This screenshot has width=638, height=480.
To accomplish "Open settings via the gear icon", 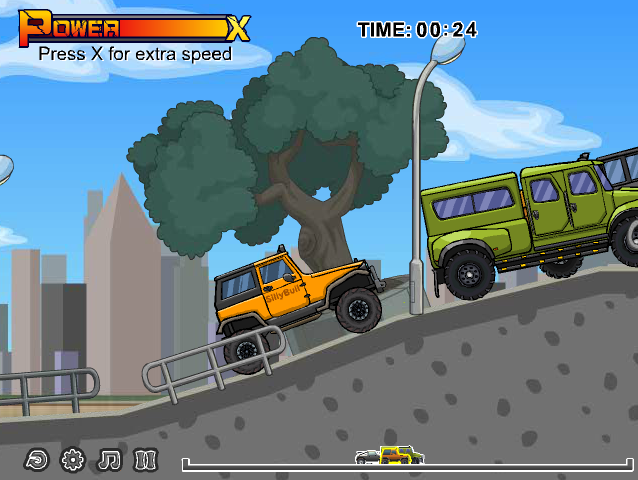I will click(72, 460).
